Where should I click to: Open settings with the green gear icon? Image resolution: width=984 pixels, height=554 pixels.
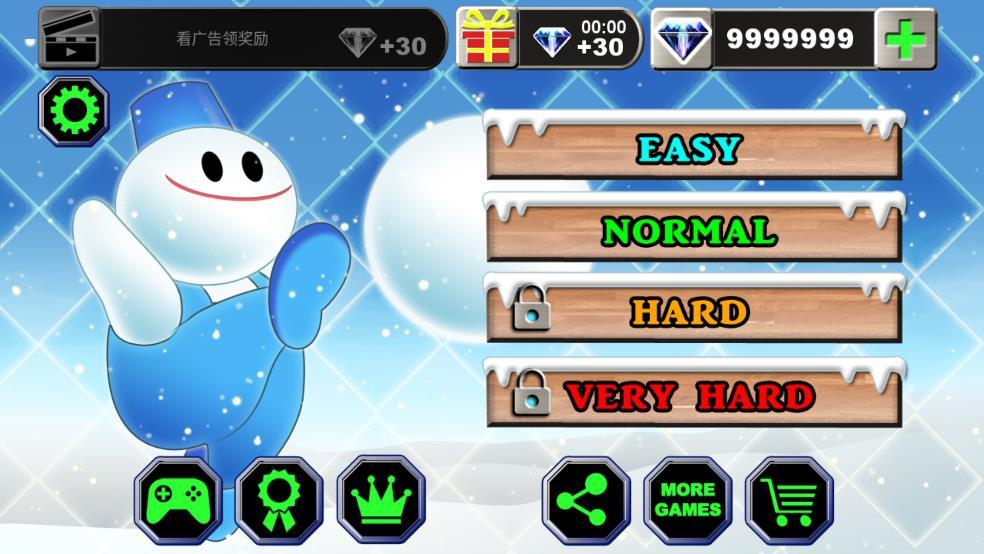(73, 111)
